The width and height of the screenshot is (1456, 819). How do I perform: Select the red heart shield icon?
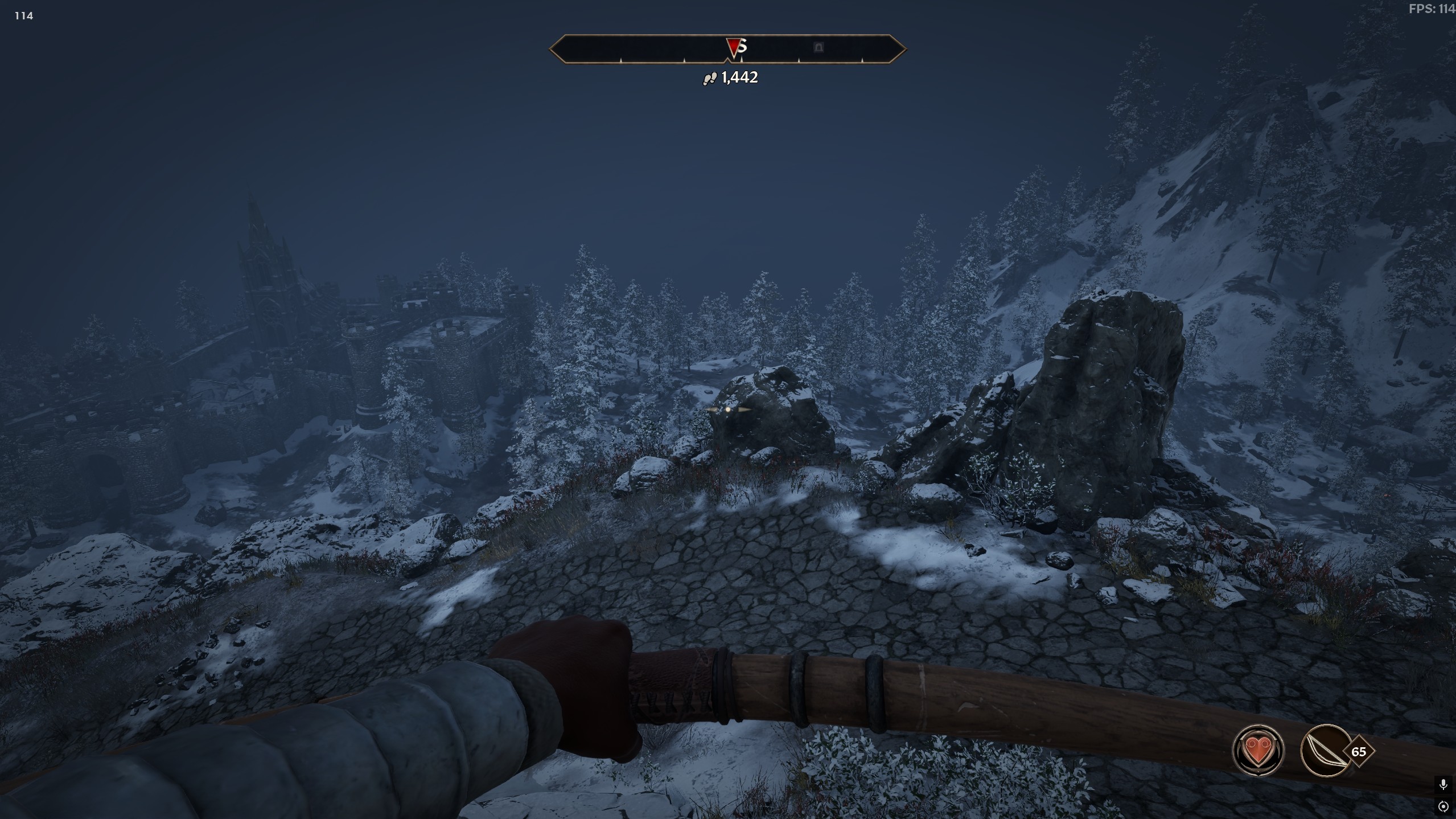pos(1258,750)
